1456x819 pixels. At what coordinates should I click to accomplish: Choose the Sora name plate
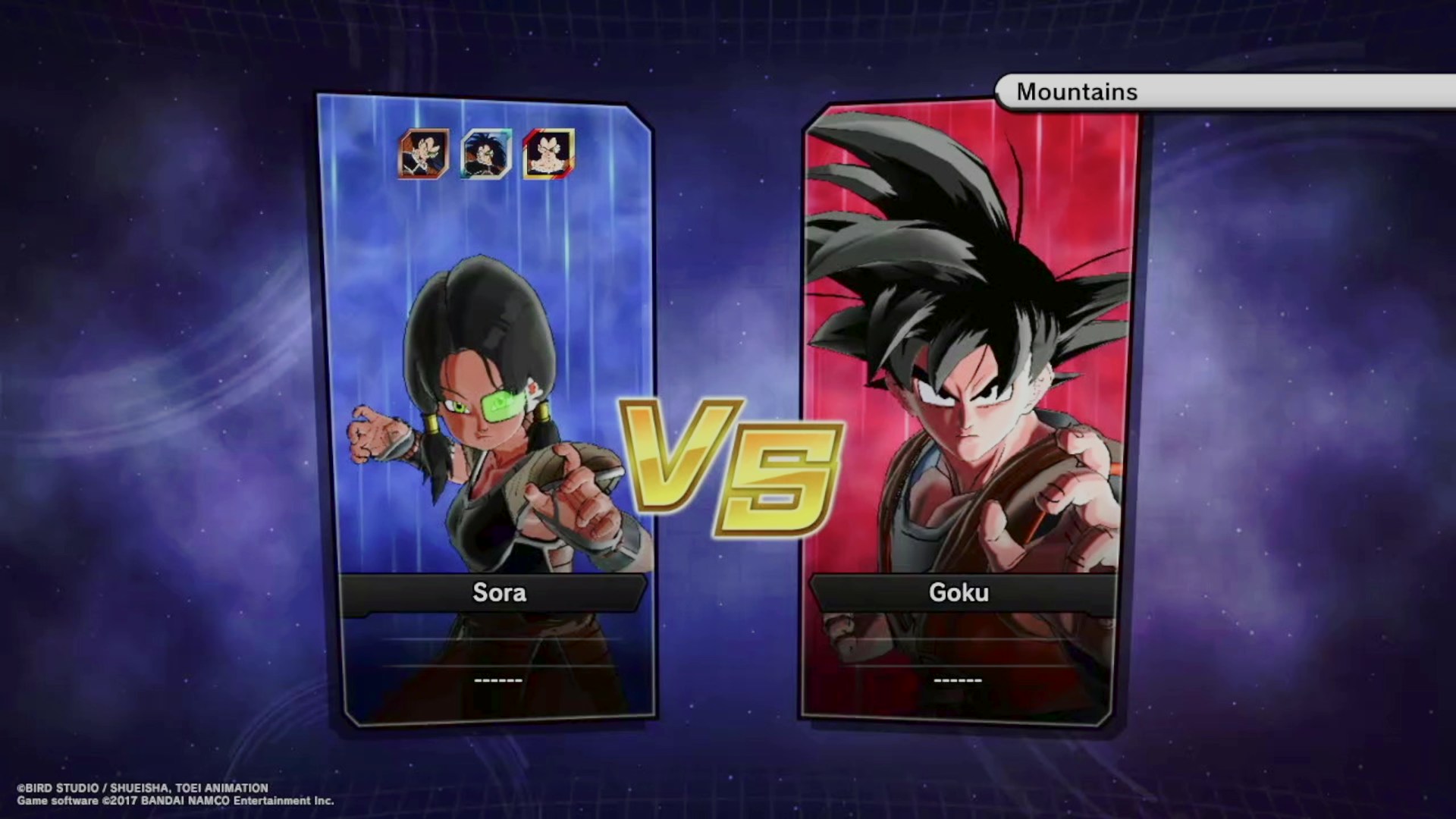498,592
